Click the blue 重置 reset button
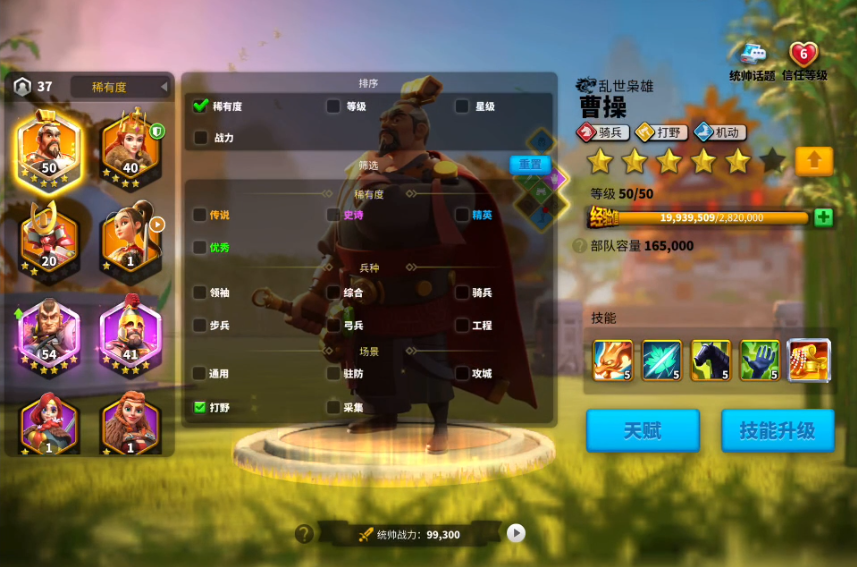 click(x=531, y=164)
